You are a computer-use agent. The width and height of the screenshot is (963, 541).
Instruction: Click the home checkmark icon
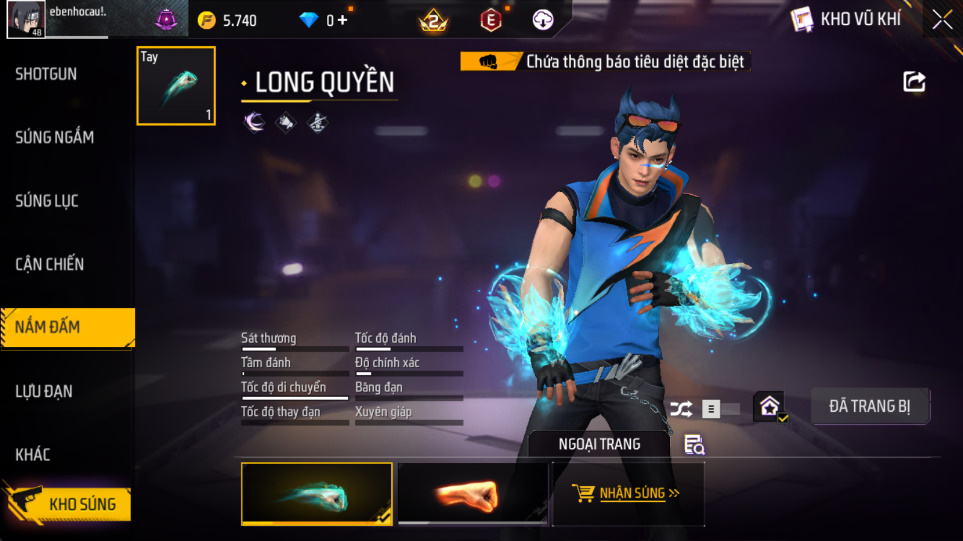tap(769, 406)
